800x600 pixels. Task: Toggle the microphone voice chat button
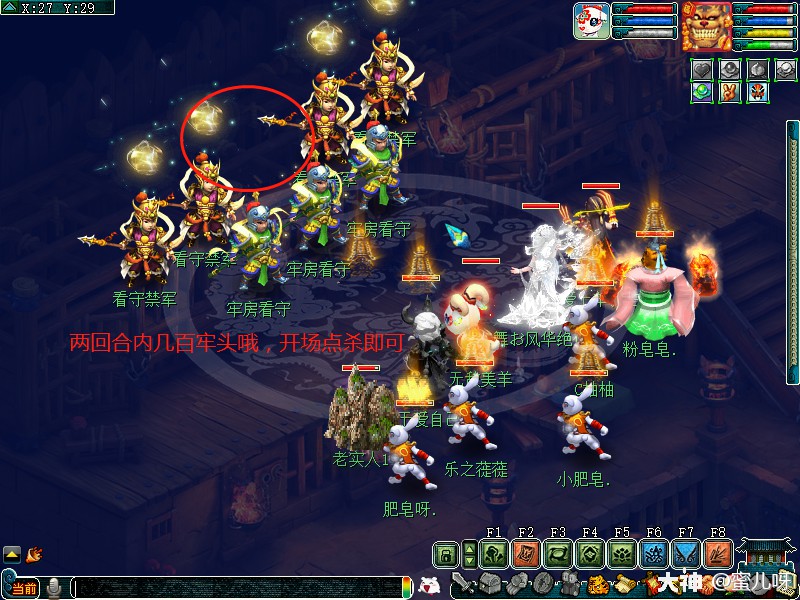point(54,587)
